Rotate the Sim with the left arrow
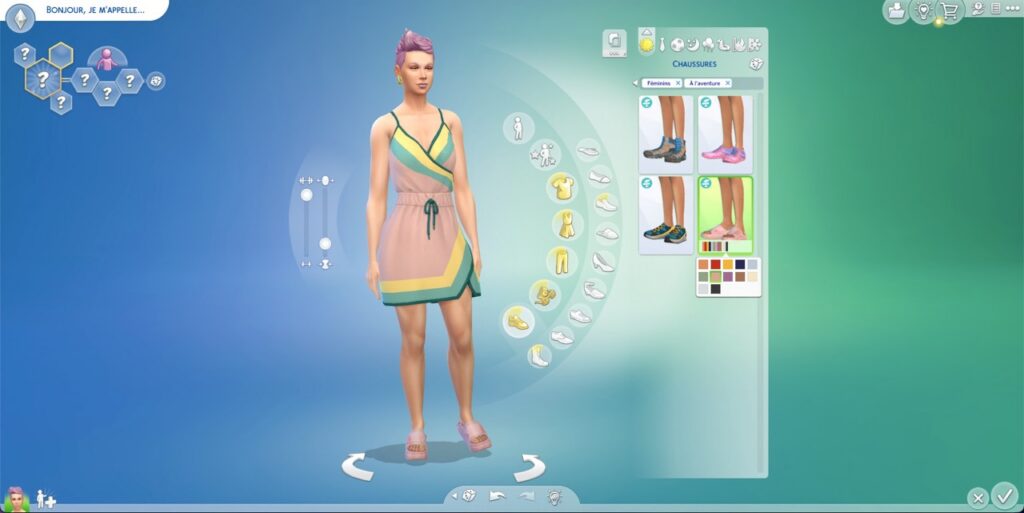Screen dimensions: 1024x513 (358, 466)
